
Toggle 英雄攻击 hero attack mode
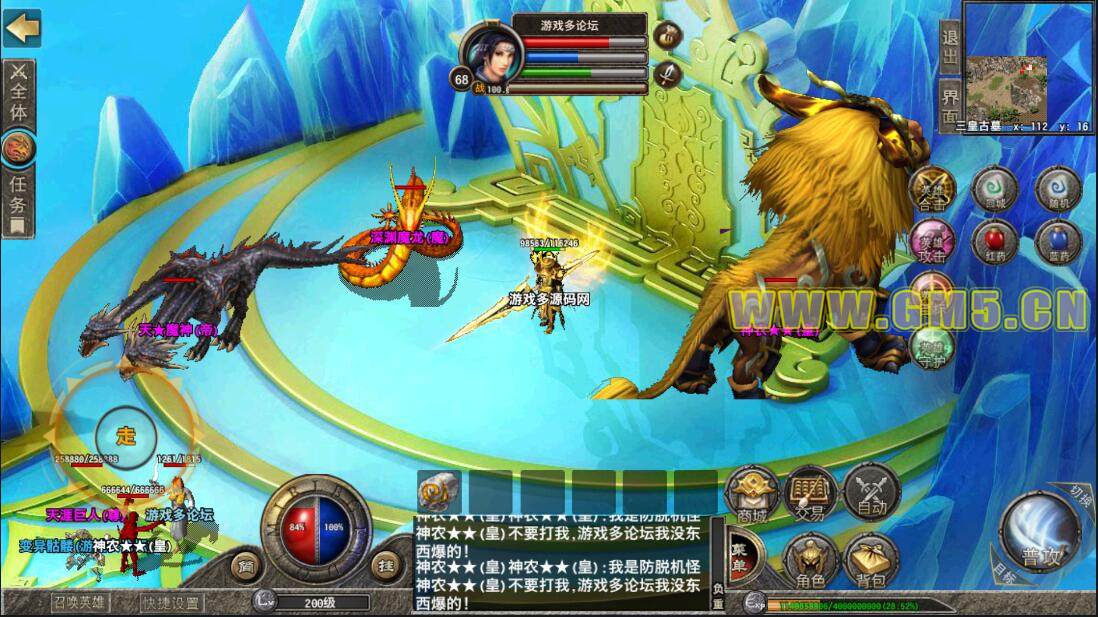point(932,243)
